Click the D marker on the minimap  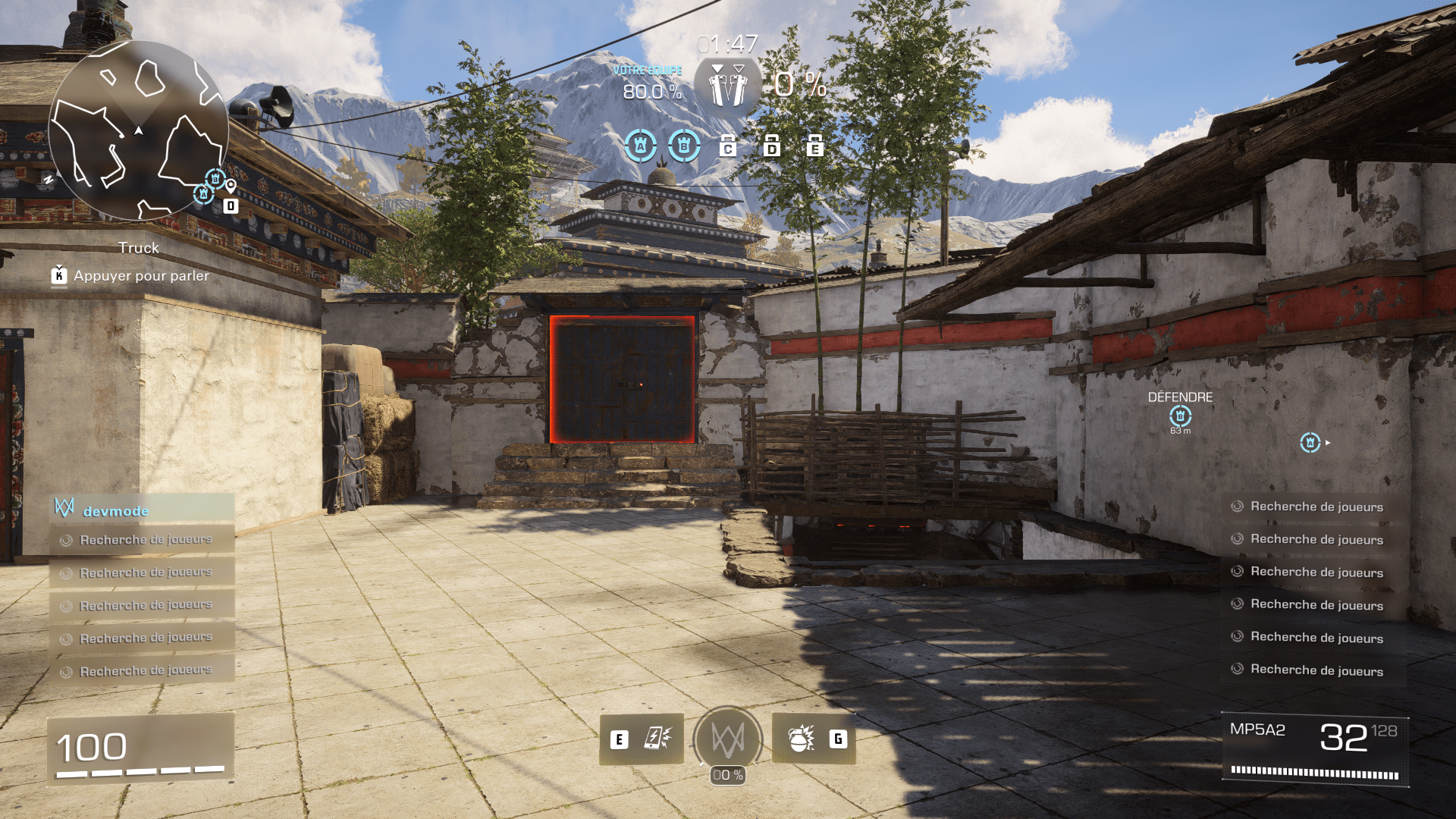point(231,206)
